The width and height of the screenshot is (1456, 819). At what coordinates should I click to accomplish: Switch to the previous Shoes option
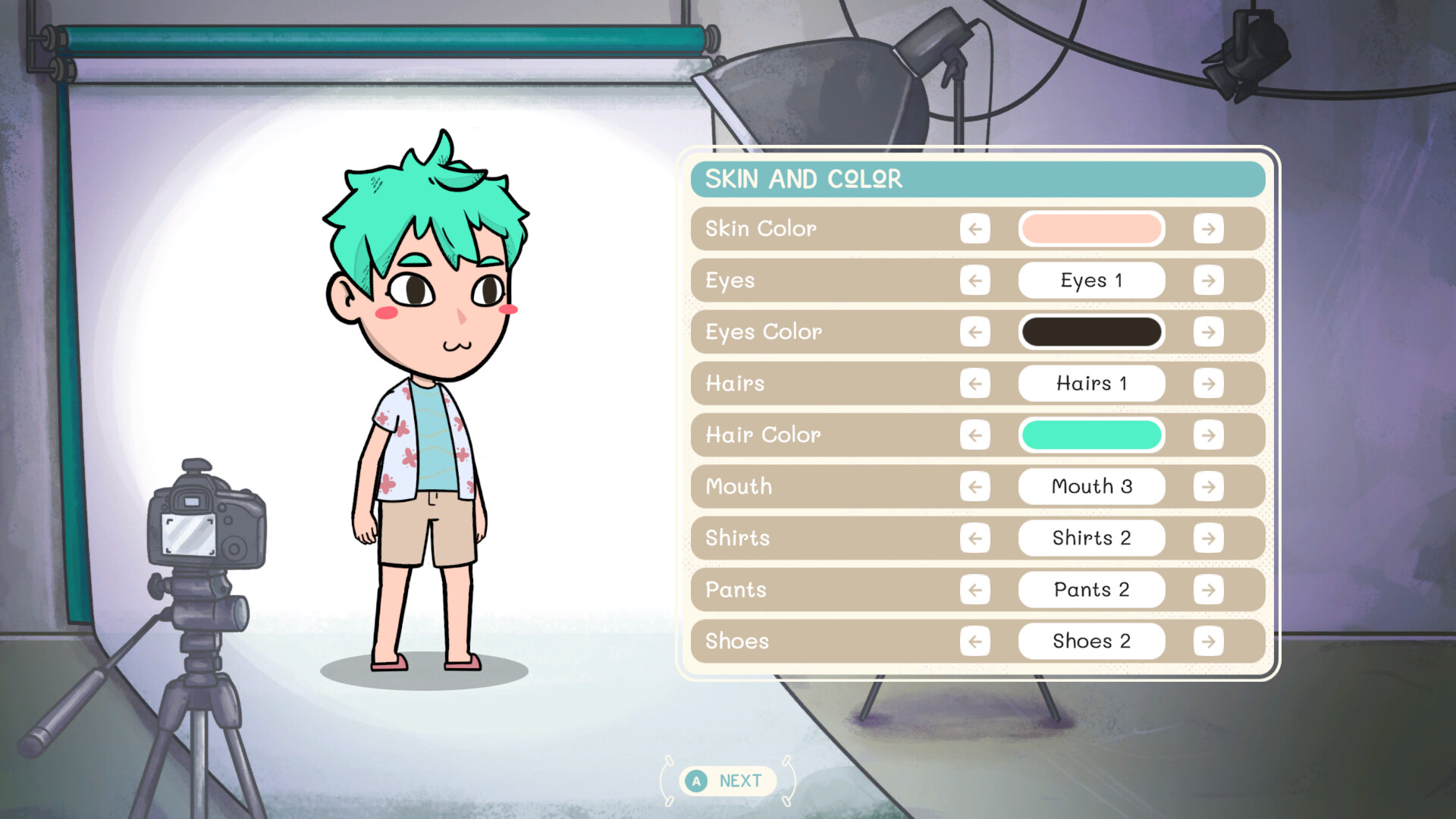975,642
